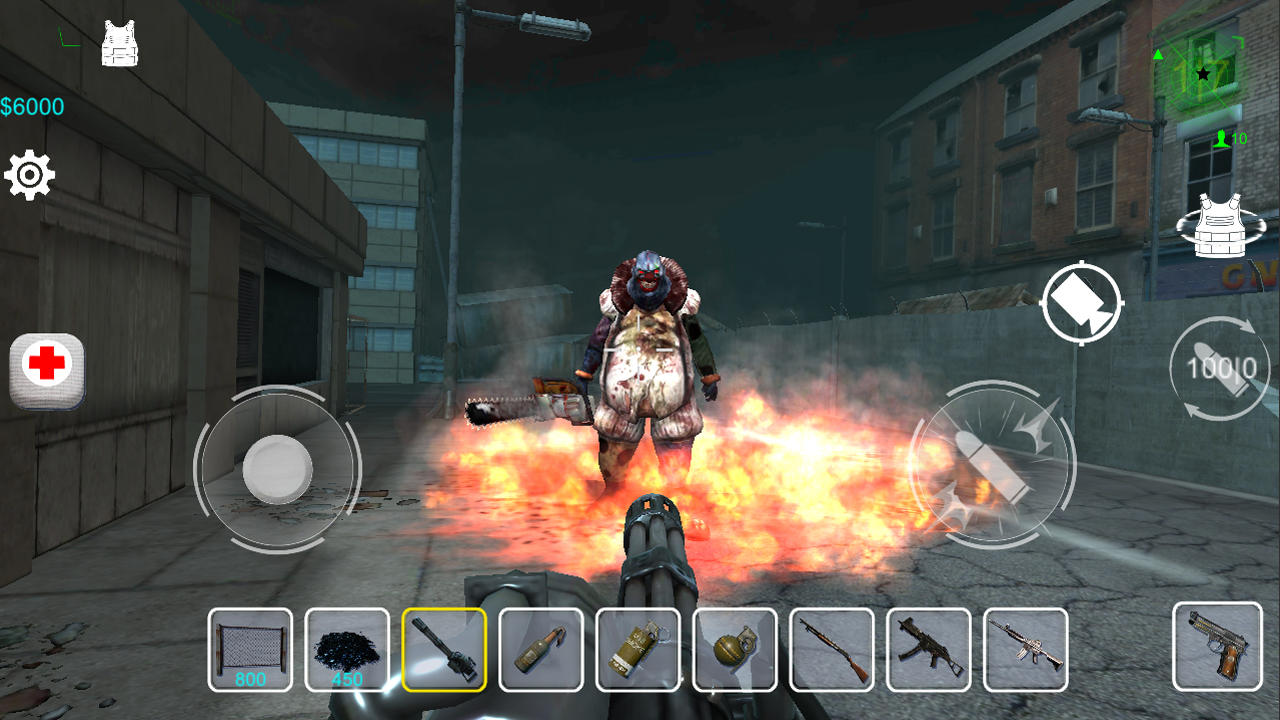This screenshot has height=720, width=1280.
Task: Select the M4 assault rifle slot
Action: pyautogui.click(x=1024, y=649)
